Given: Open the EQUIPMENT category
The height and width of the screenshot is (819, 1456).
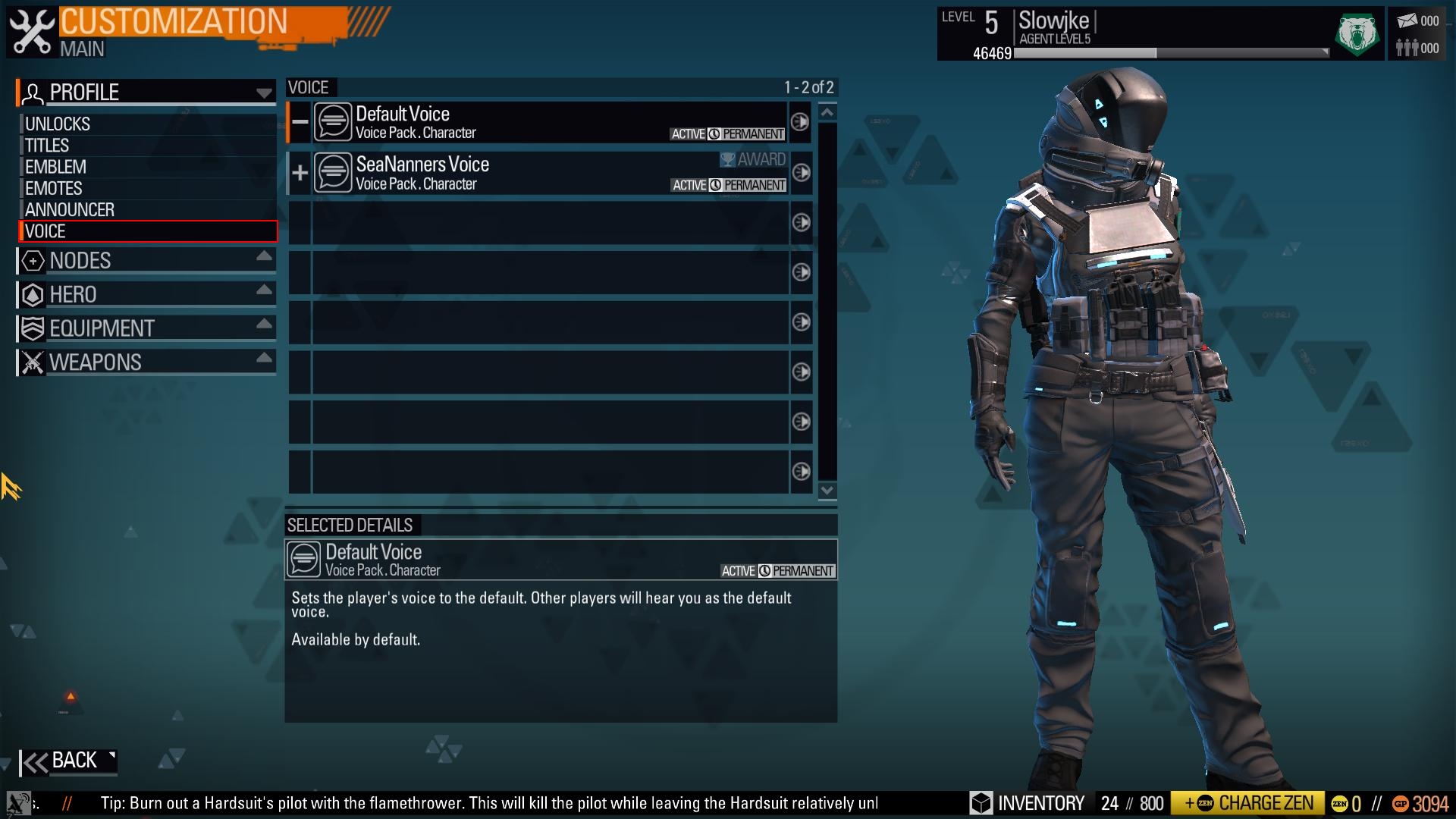Looking at the screenshot, I should (146, 328).
